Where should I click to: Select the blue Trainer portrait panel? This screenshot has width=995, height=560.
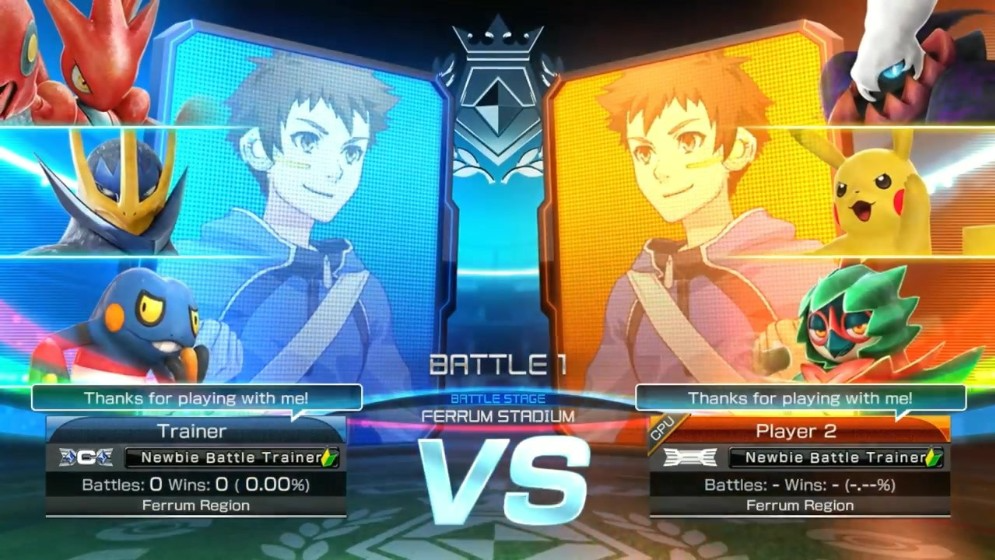click(300, 200)
